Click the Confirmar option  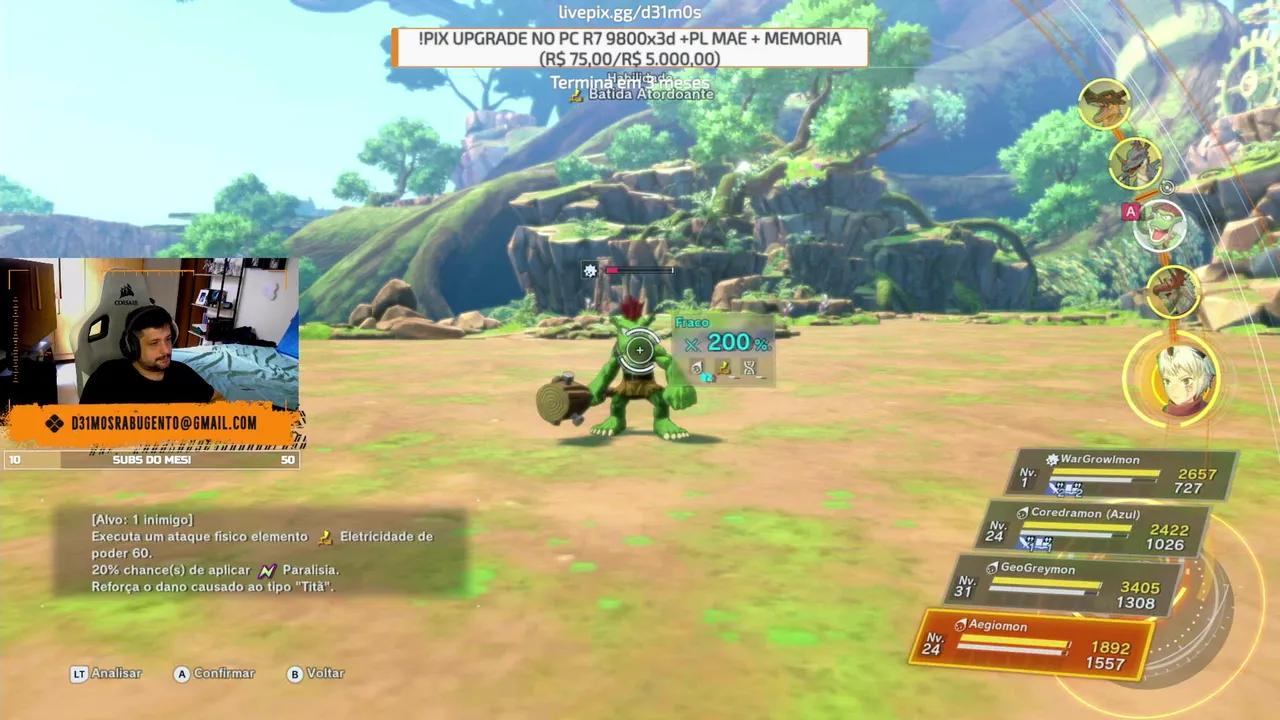click(214, 674)
